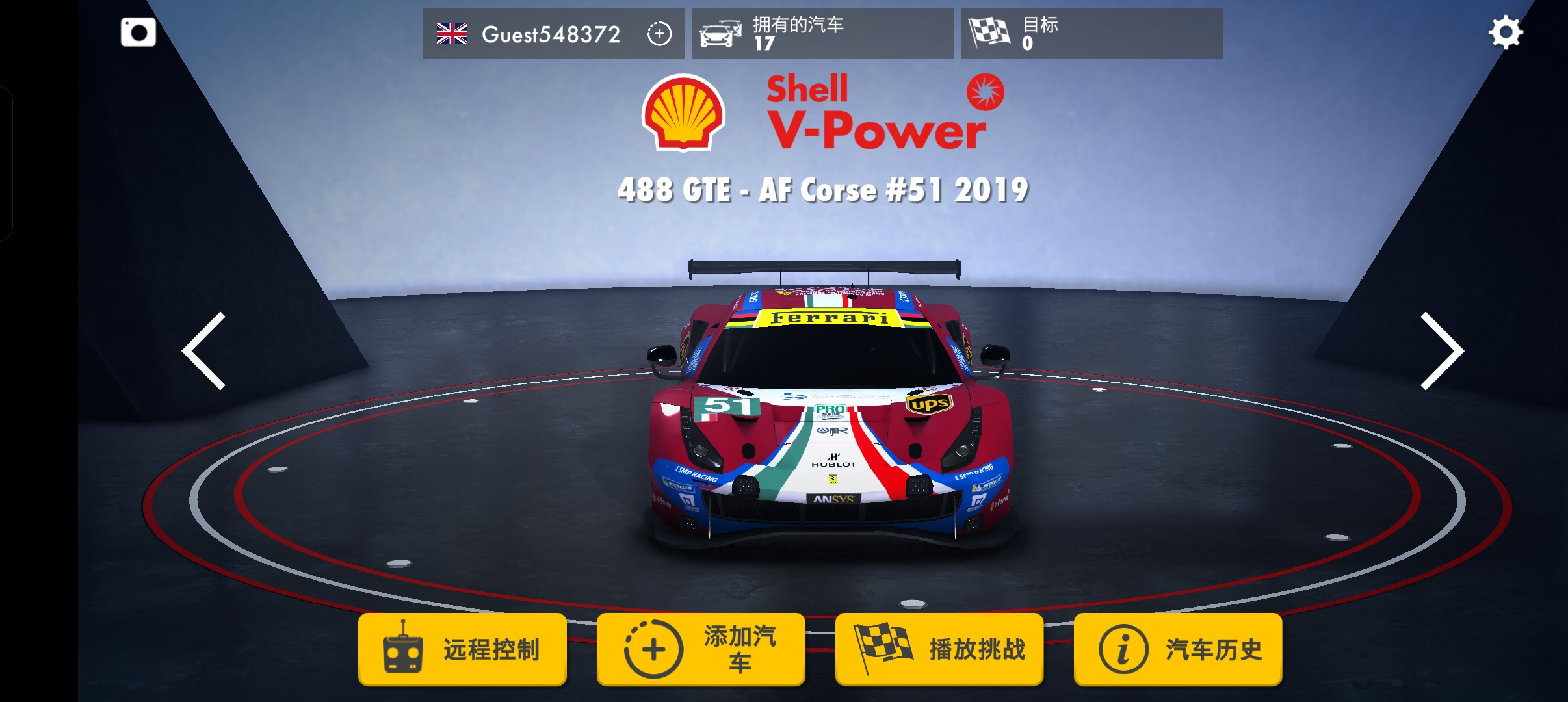1568x702 pixels.
Task: Expand the Guest548372 profile panel
Action: point(553,34)
